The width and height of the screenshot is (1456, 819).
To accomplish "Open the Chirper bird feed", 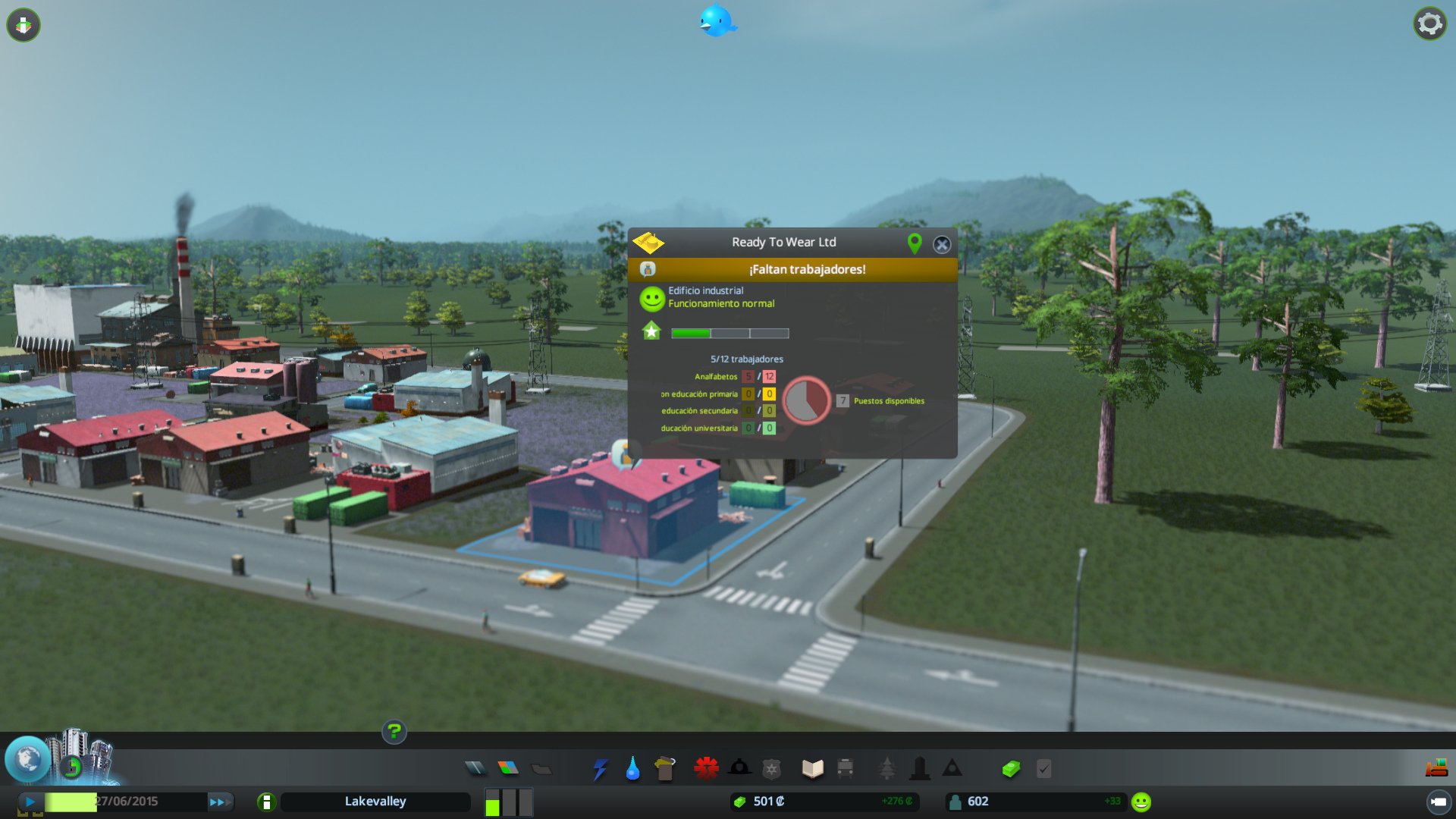I will click(x=716, y=20).
